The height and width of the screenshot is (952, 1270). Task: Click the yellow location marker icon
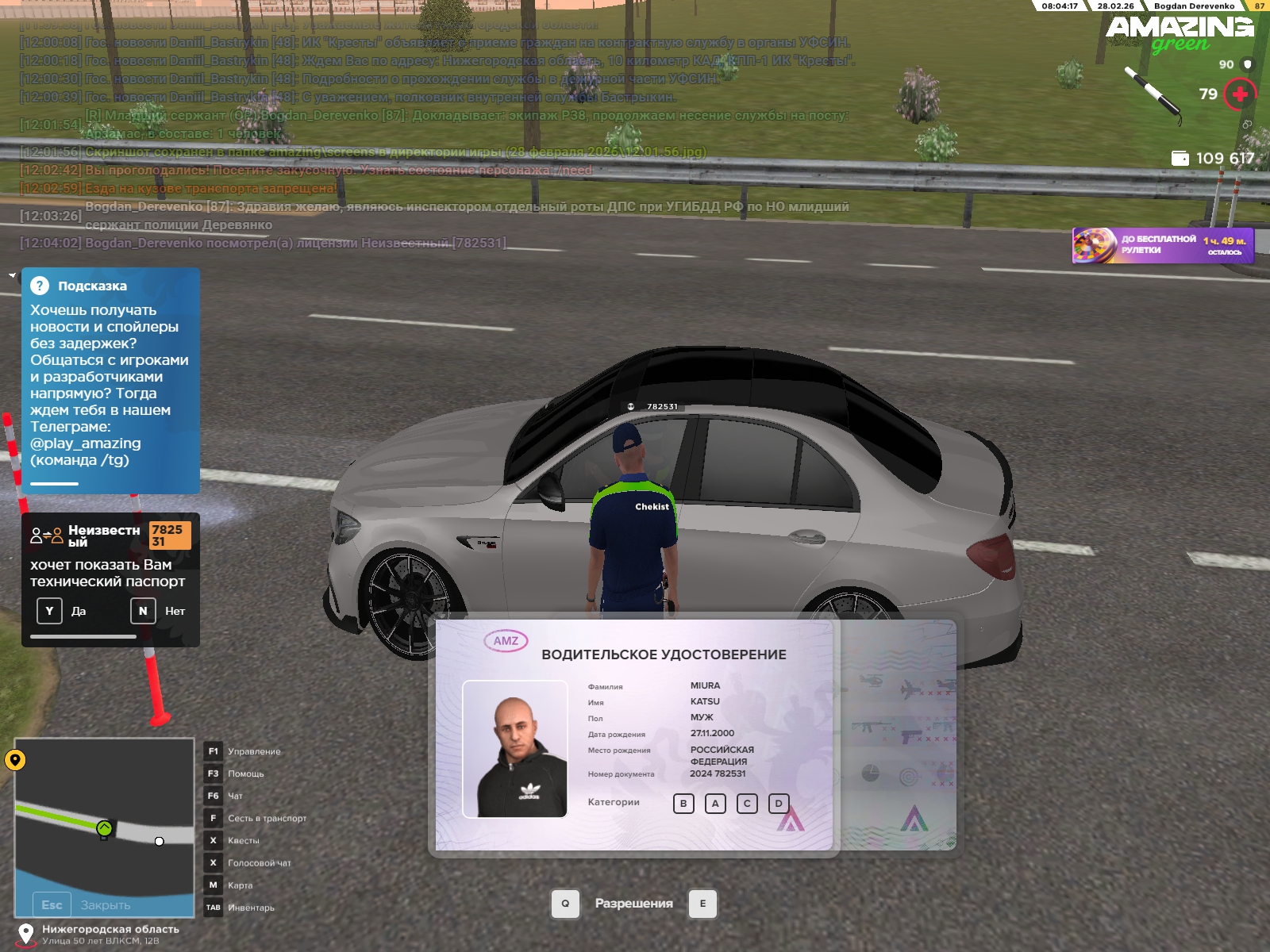click(15, 760)
